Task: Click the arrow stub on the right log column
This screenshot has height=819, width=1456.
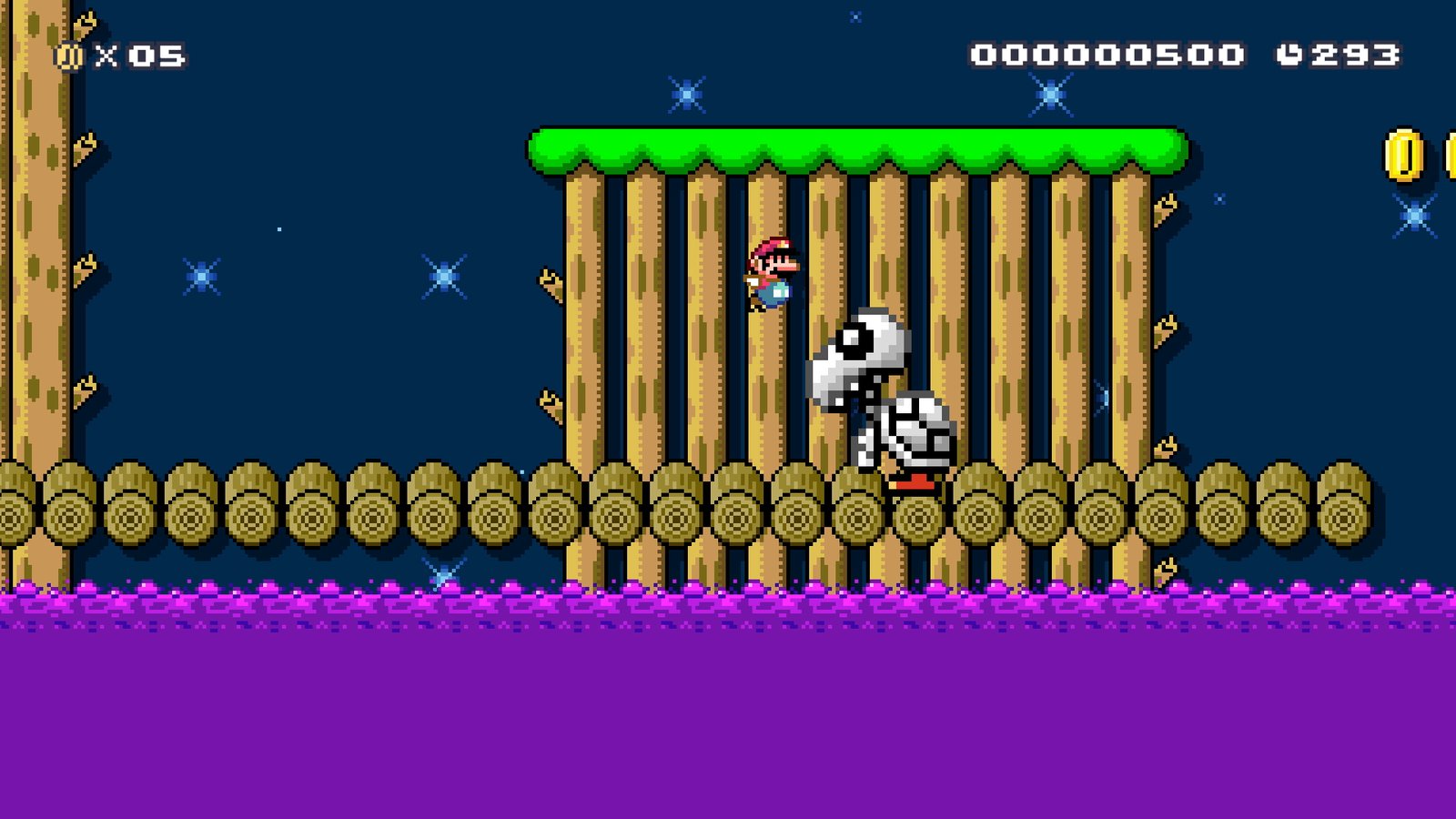Action: click(x=1165, y=209)
